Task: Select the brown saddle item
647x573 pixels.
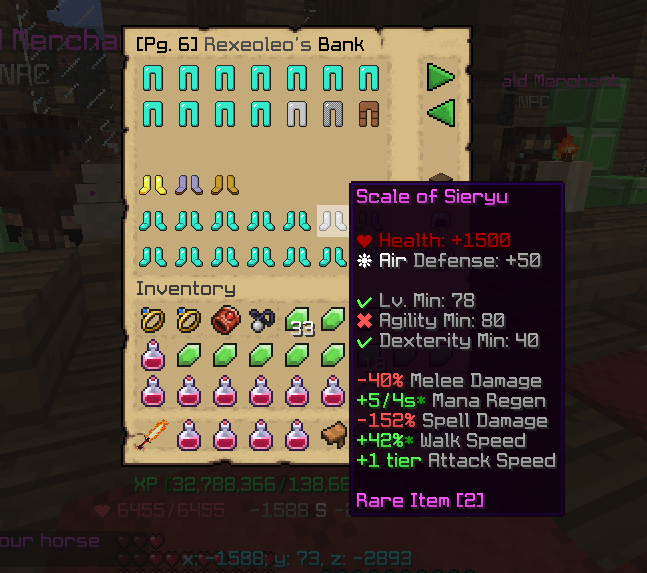Action: 333,435
